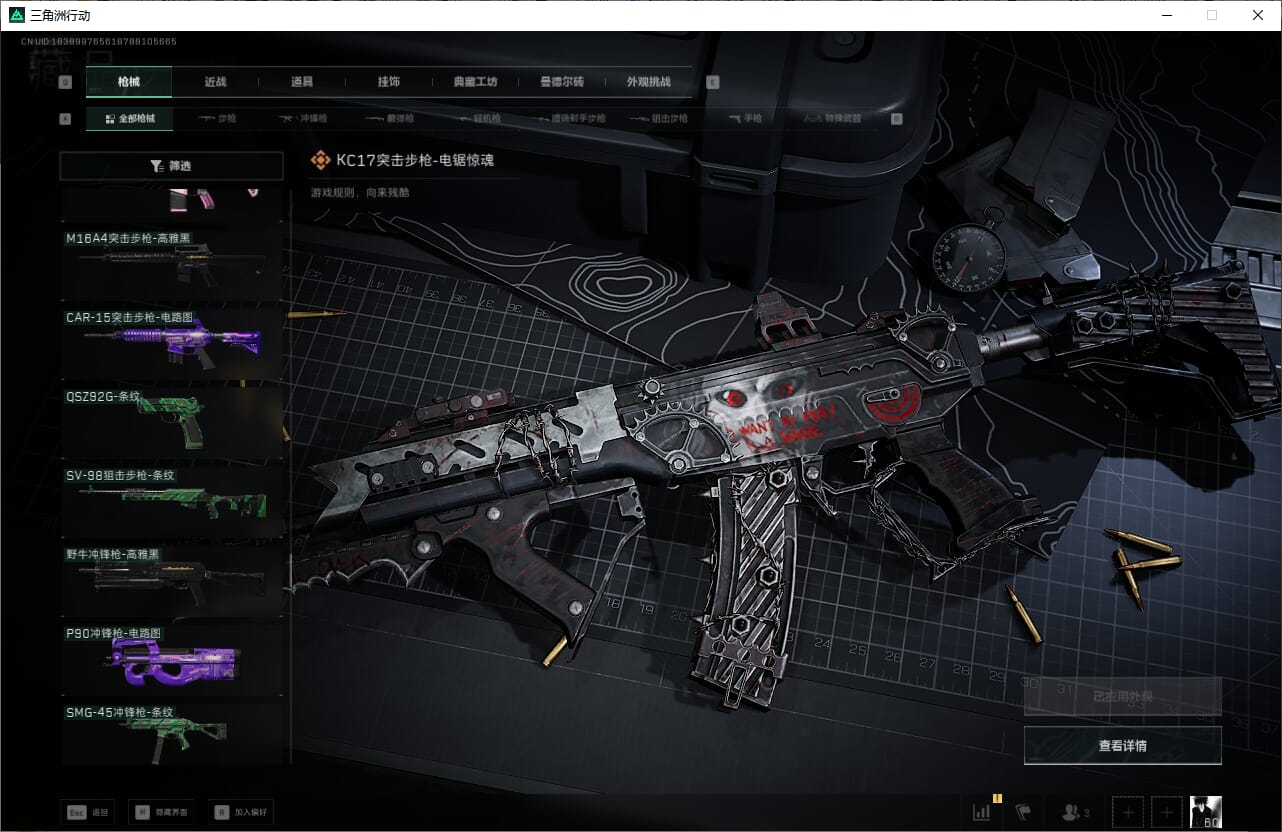
Task: Show the 全部枪械 all-weapons filter
Action: pyautogui.click(x=129, y=118)
